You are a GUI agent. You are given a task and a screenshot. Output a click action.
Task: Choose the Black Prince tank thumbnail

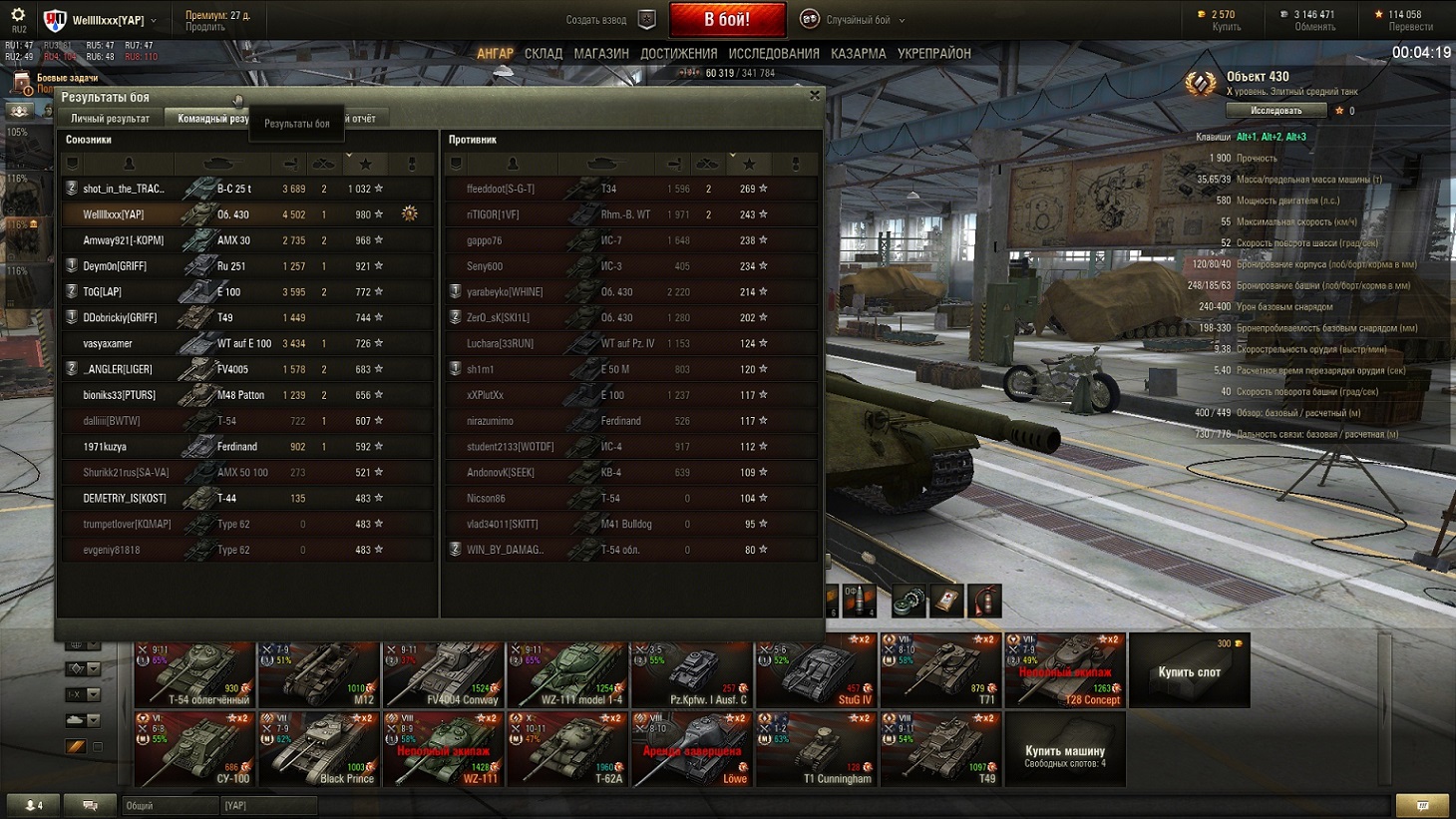[318, 749]
